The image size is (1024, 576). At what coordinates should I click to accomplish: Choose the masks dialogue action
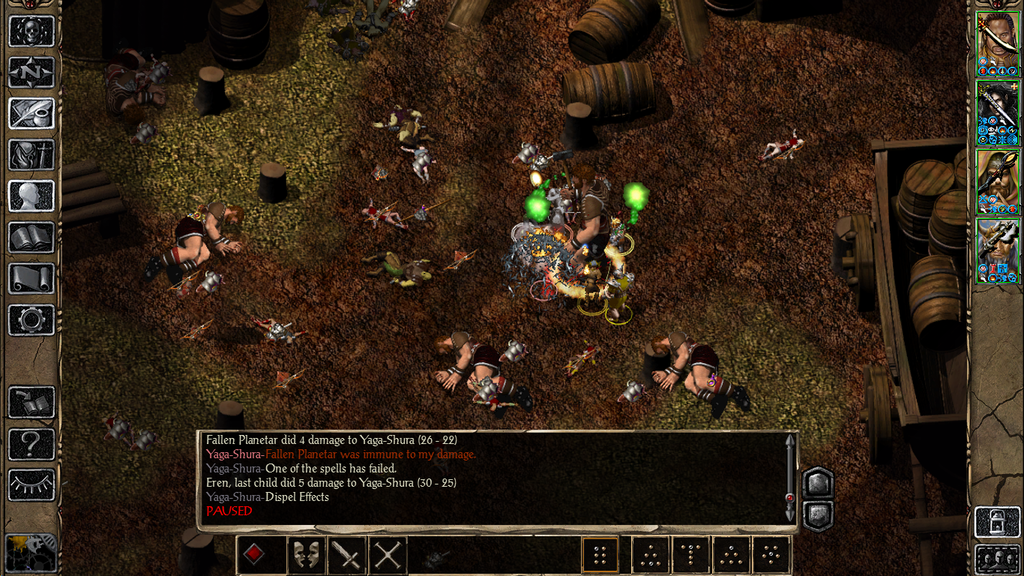pos(305,555)
